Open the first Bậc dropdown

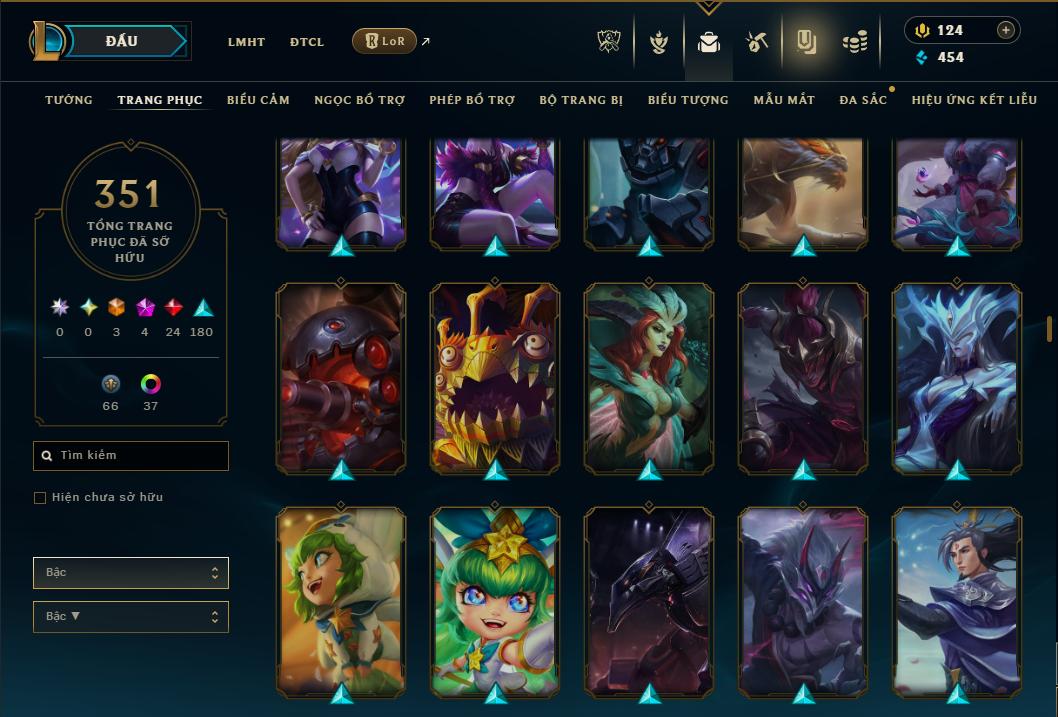131,573
